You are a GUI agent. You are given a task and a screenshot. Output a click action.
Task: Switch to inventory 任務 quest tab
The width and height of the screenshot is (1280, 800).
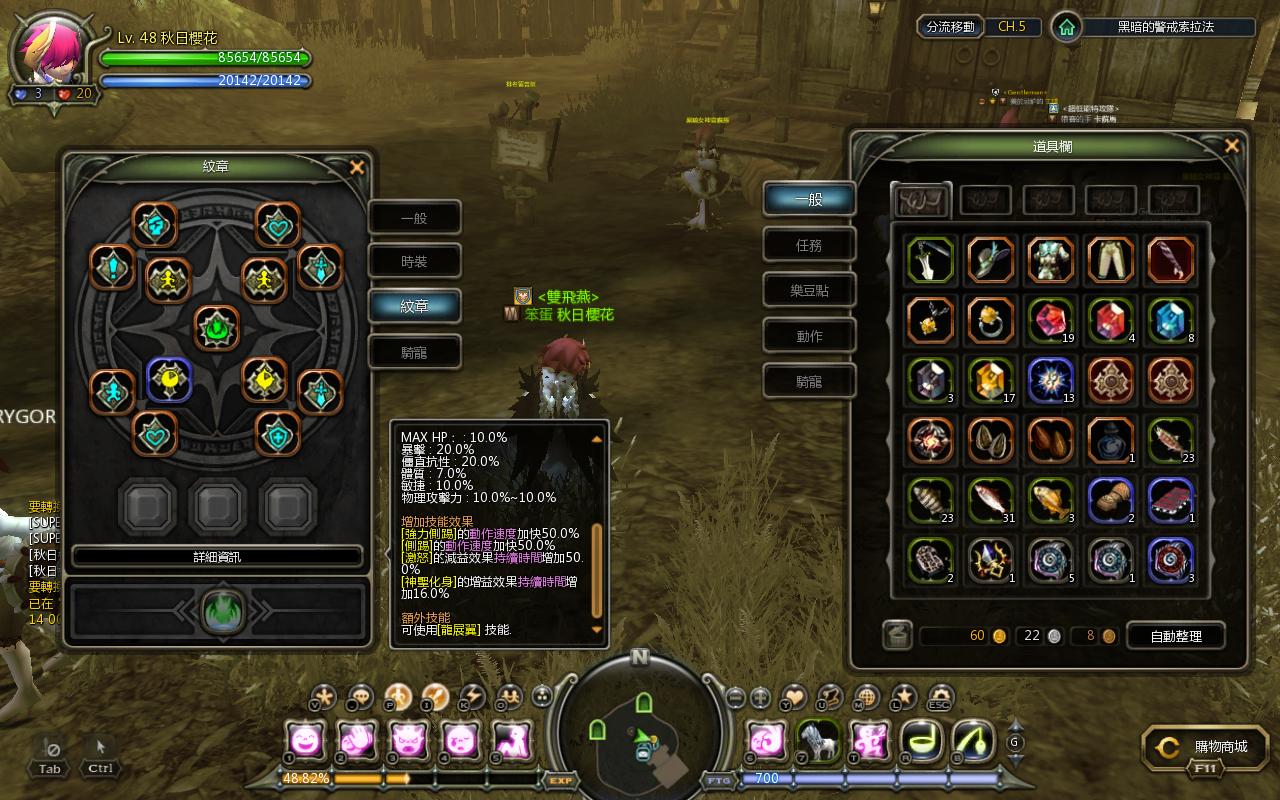809,245
